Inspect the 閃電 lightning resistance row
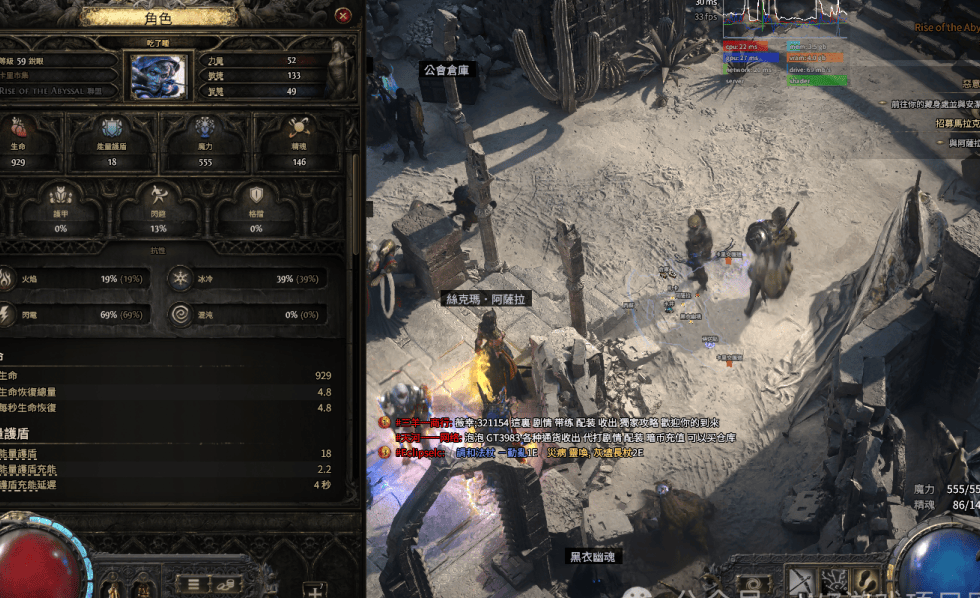This screenshot has height=598, width=980. (x=75, y=315)
